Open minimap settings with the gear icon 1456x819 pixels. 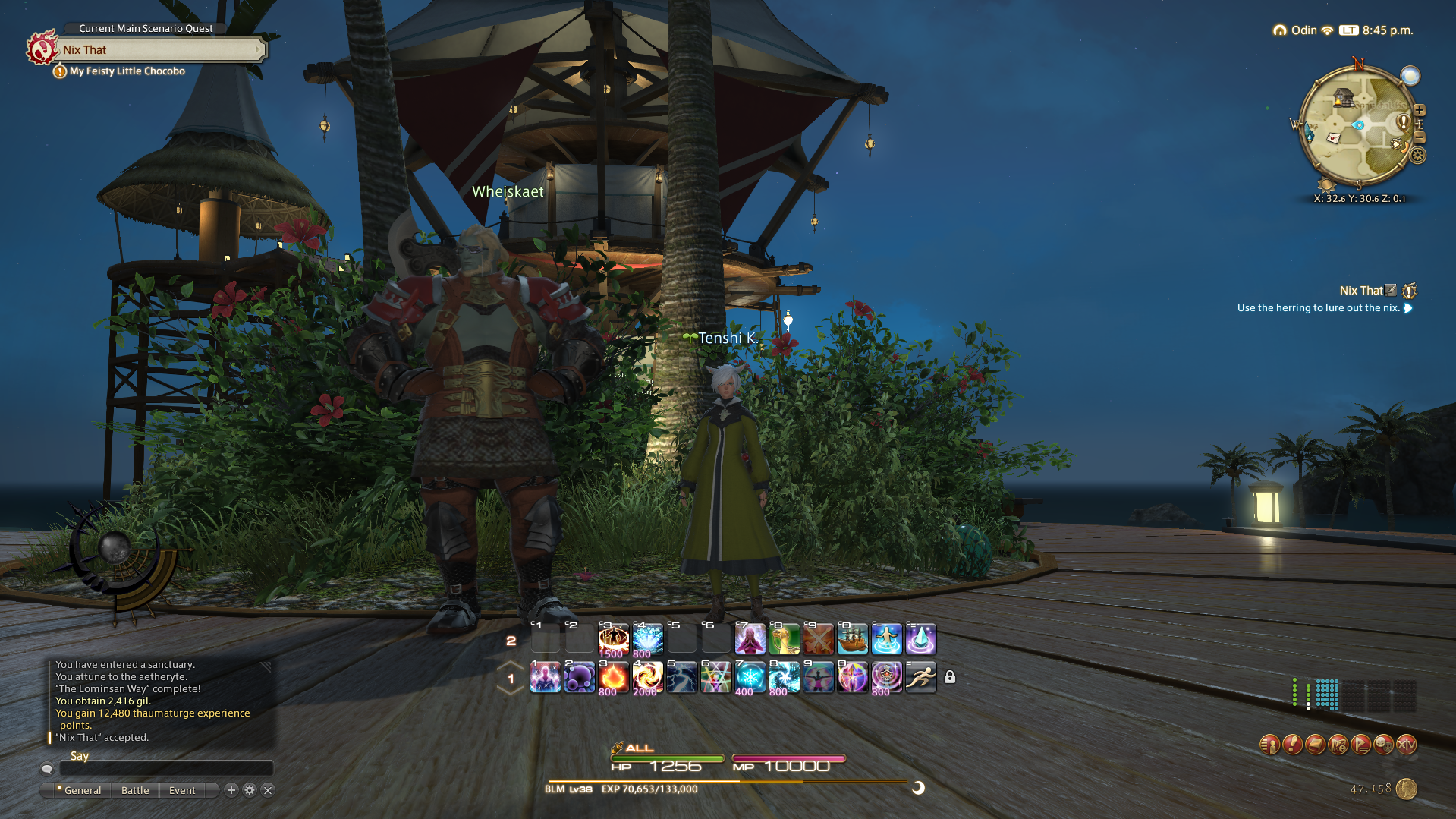1418,155
